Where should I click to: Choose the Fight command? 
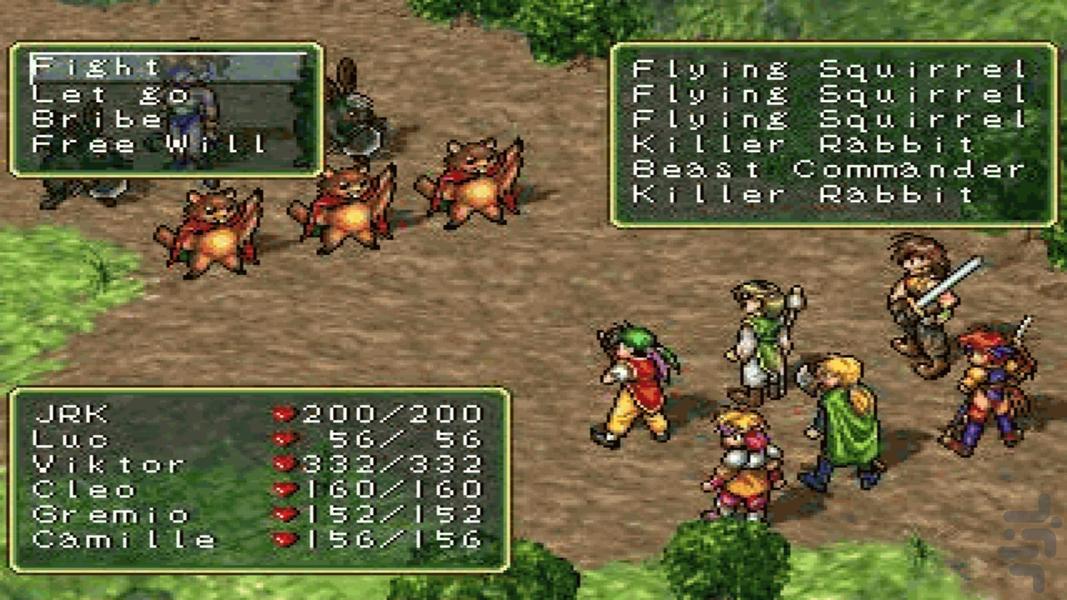click(x=97, y=68)
